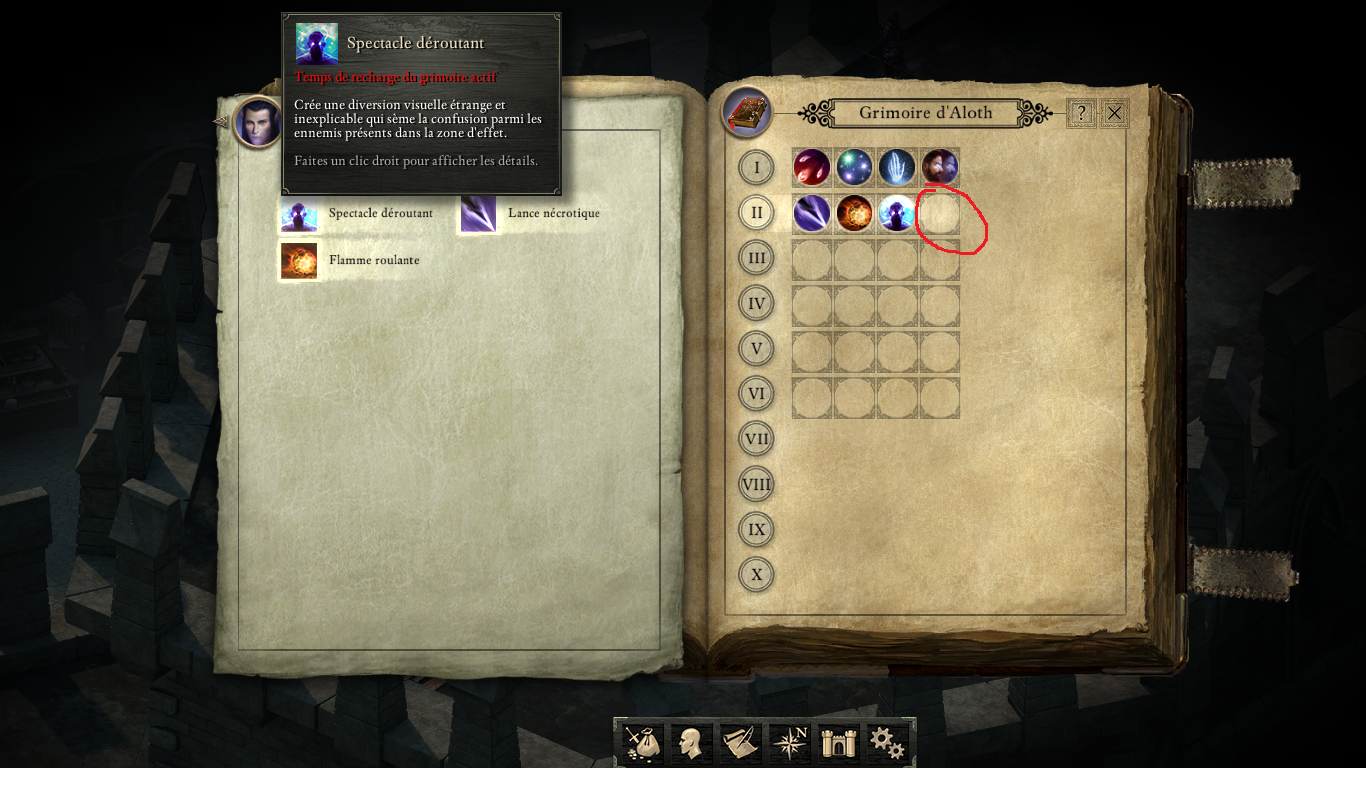
Task: Select the Lance nécrotique spell icon
Action: pos(477,213)
